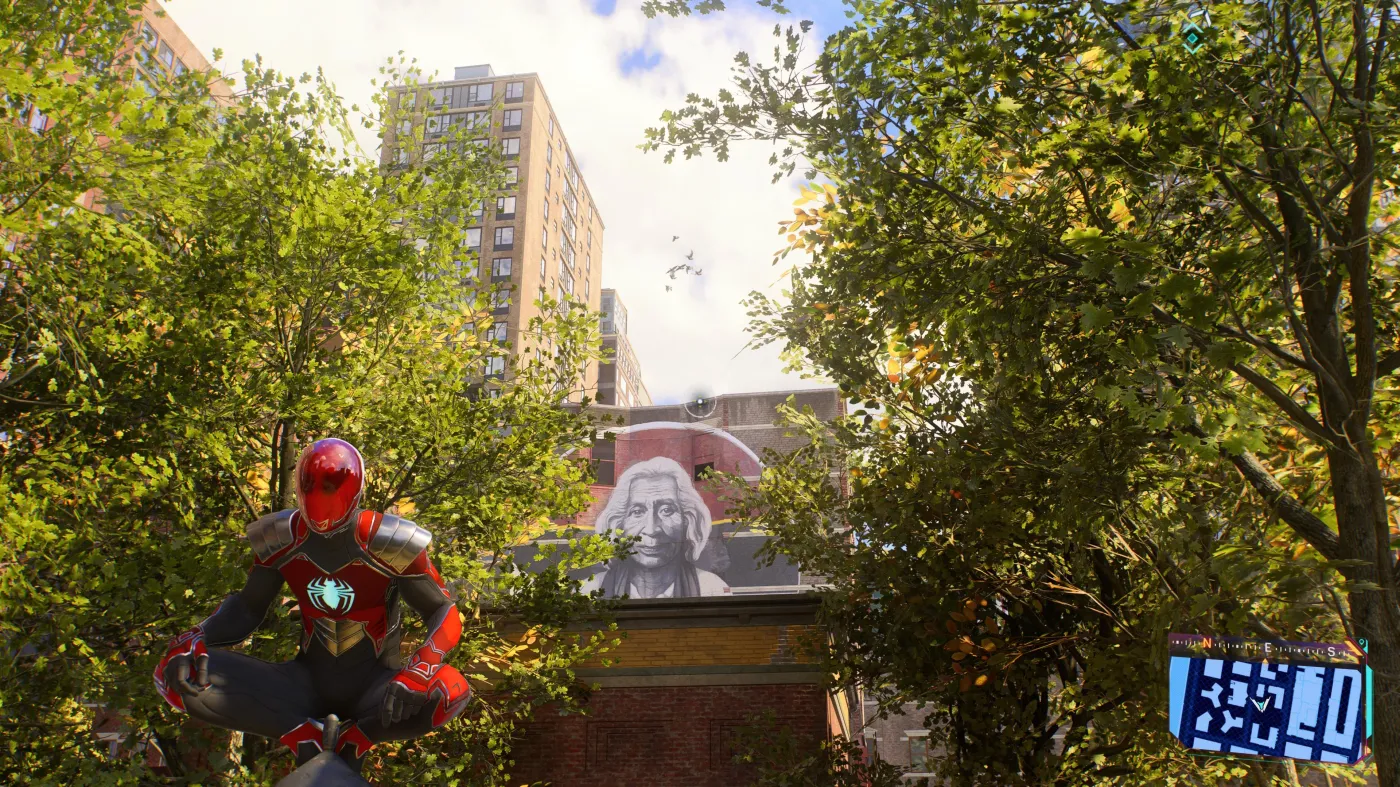This screenshot has width=1400, height=787.
Task: Click the lower chevron beneath the objective diamond
Action: point(1192,50)
